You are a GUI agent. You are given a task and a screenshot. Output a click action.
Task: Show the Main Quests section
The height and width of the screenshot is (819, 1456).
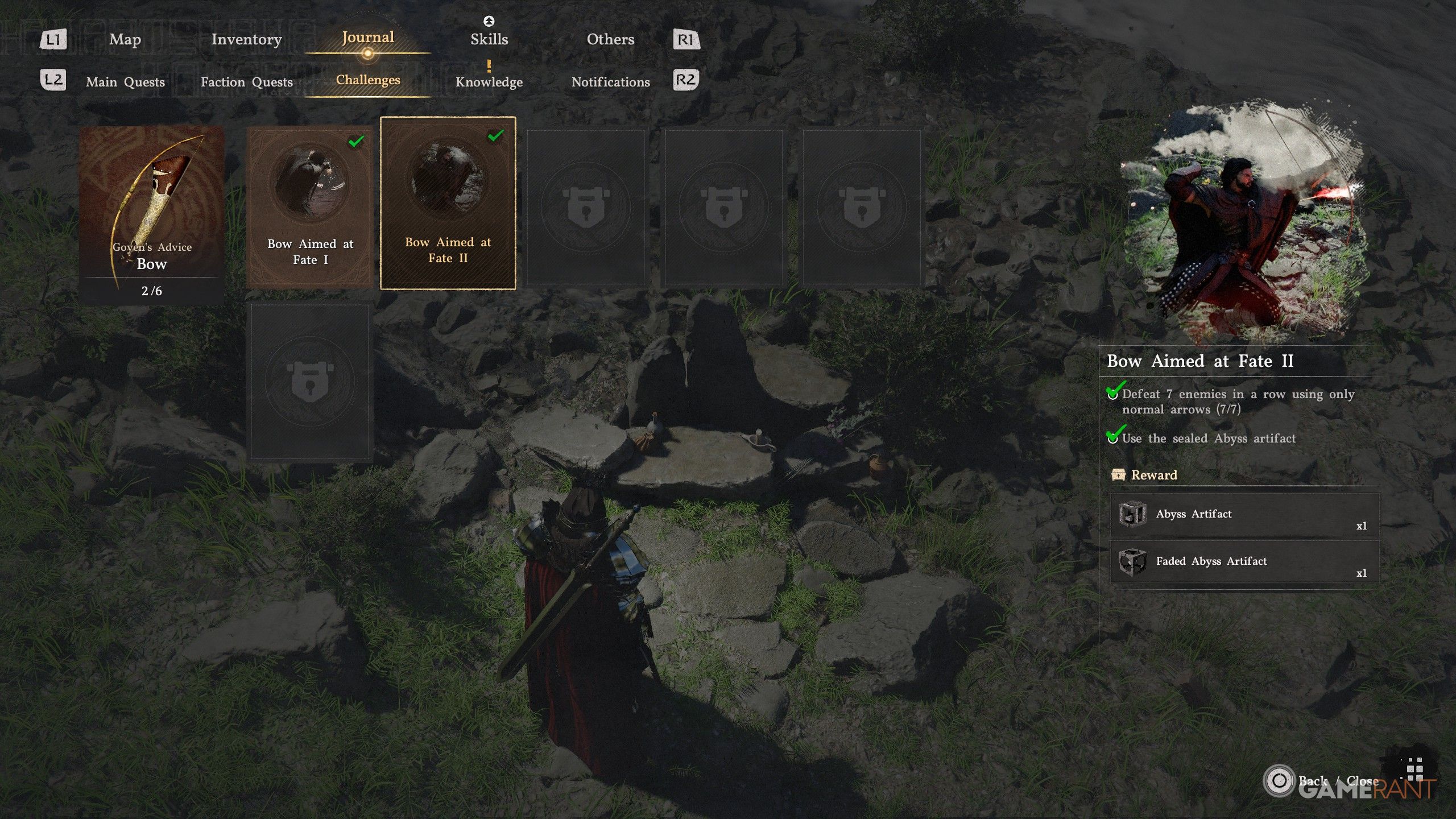[x=125, y=82]
